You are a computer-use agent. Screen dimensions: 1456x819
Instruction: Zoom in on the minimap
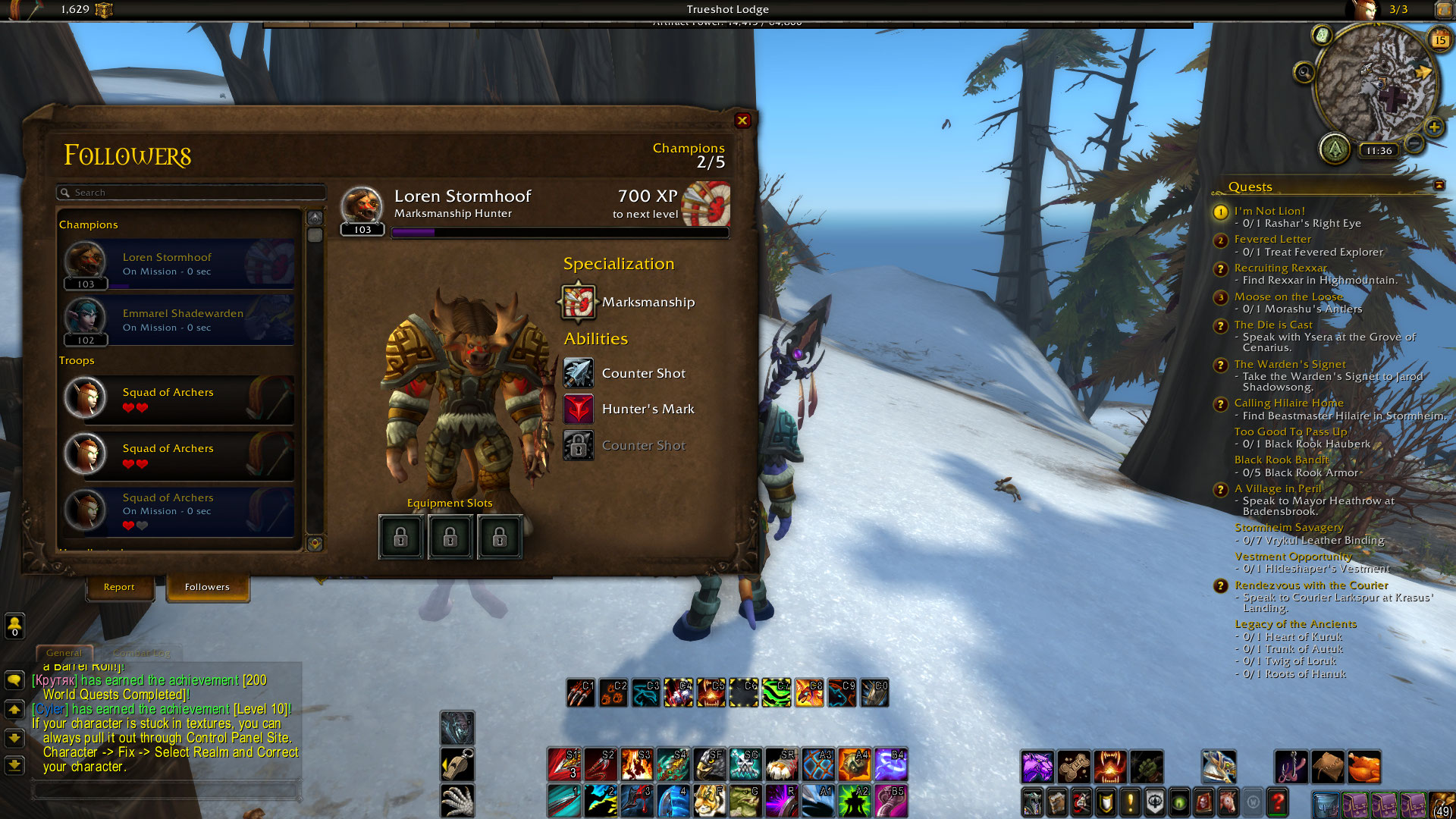coord(1433,127)
